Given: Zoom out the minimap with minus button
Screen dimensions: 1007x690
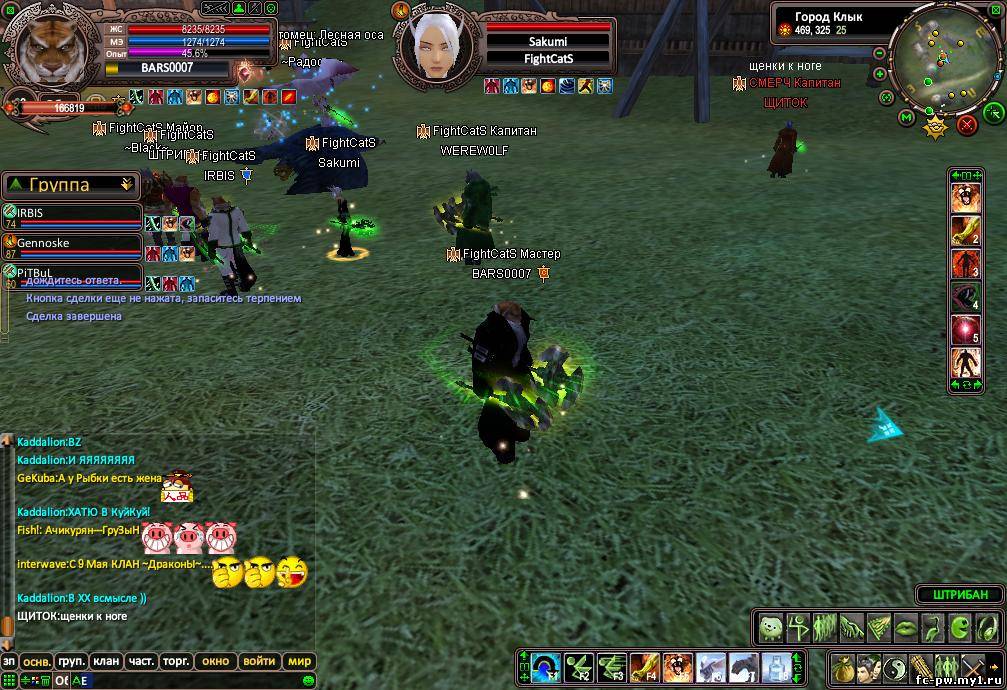Looking at the screenshot, I should click(x=878, y=54).
